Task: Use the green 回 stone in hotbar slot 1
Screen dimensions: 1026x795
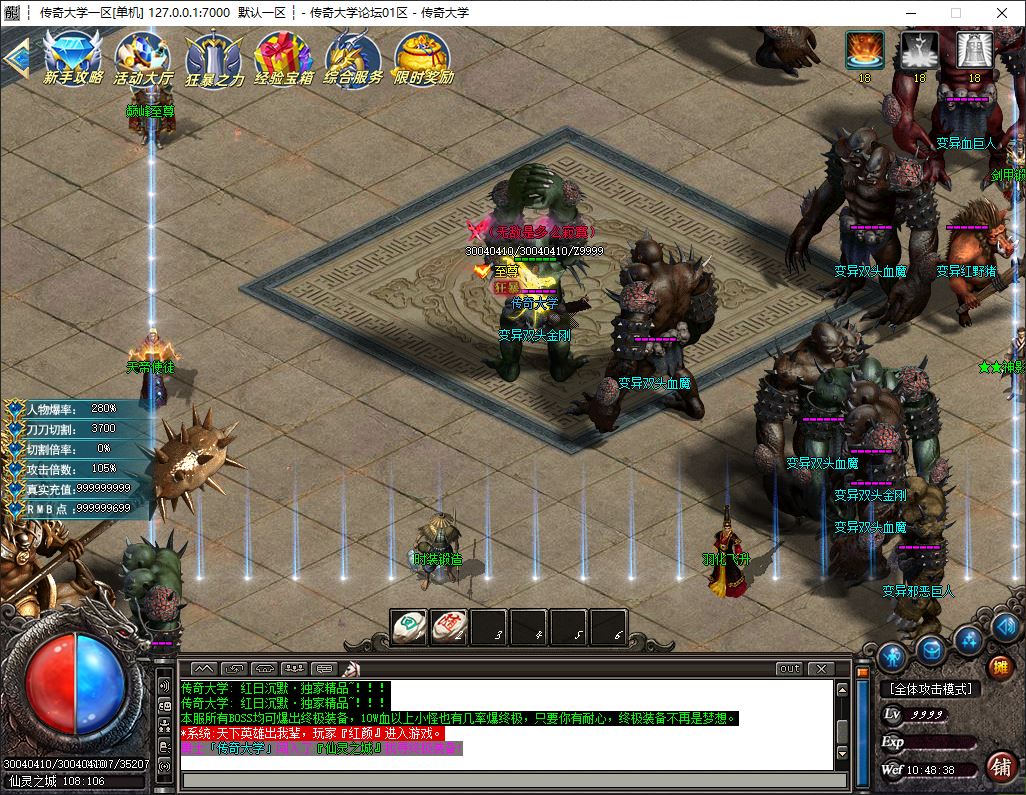Action: (x=408, y=627)
